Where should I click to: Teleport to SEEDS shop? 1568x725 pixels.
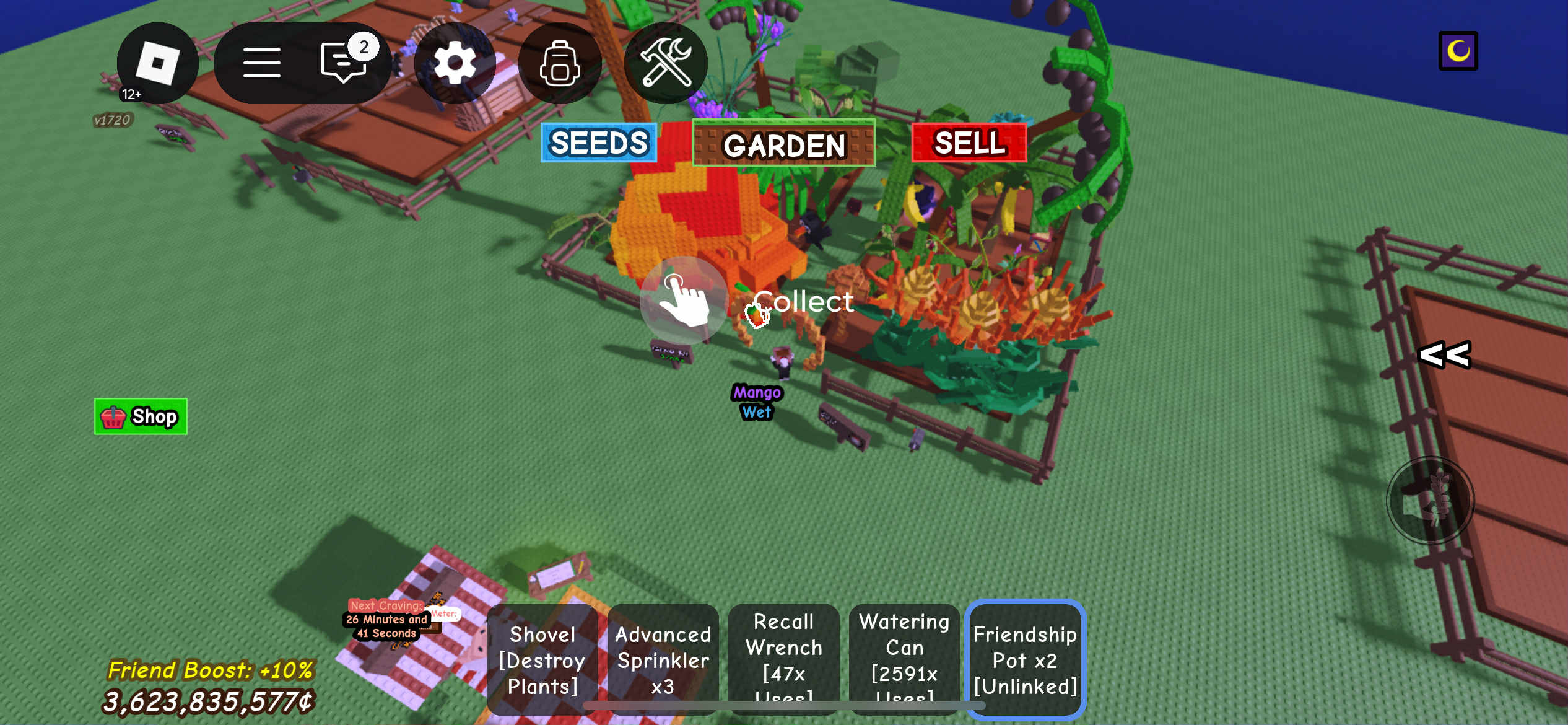click(x=598, y=143)
